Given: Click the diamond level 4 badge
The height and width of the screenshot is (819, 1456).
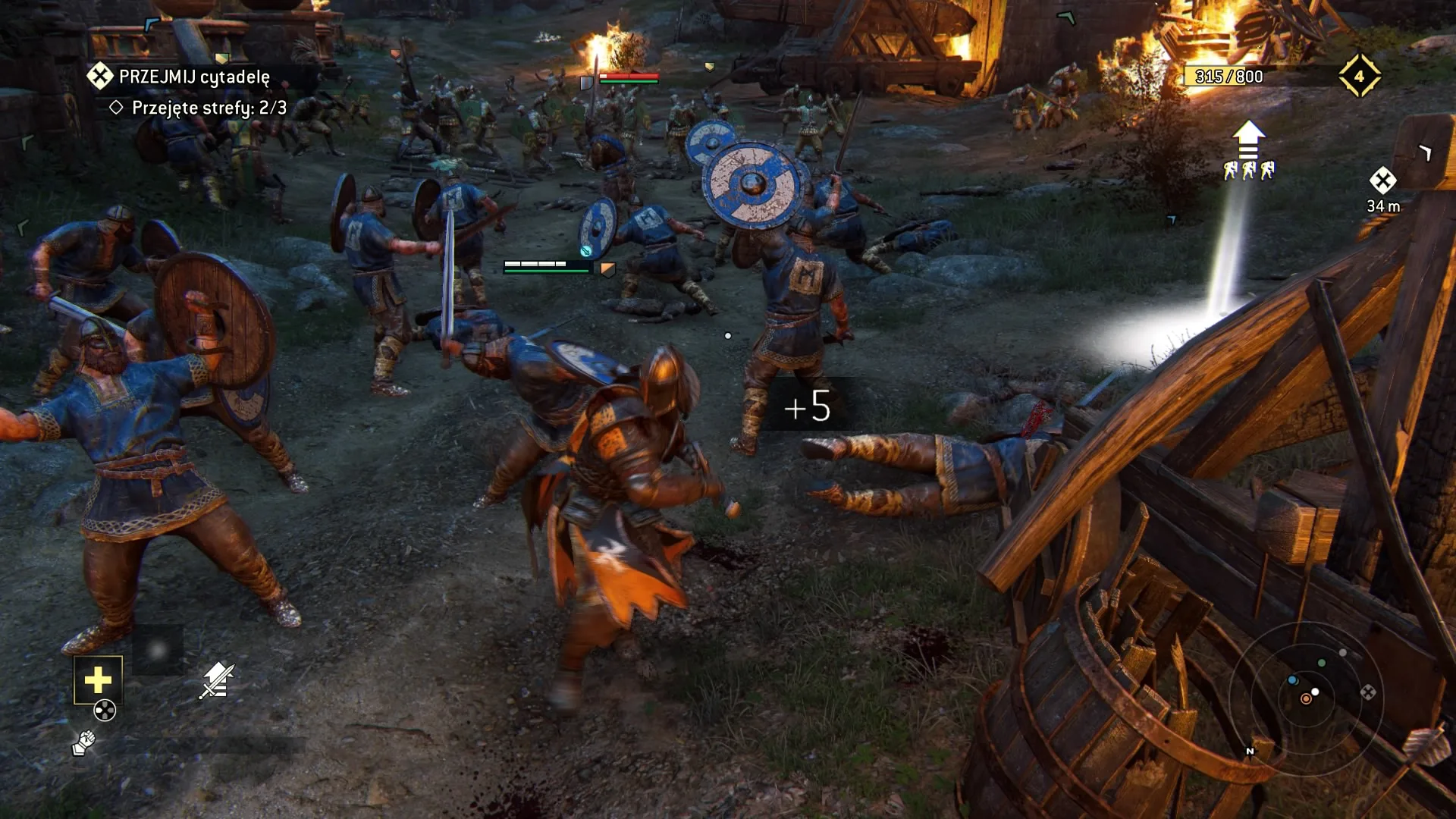Looking at the screenshot, I should 1360,74.
